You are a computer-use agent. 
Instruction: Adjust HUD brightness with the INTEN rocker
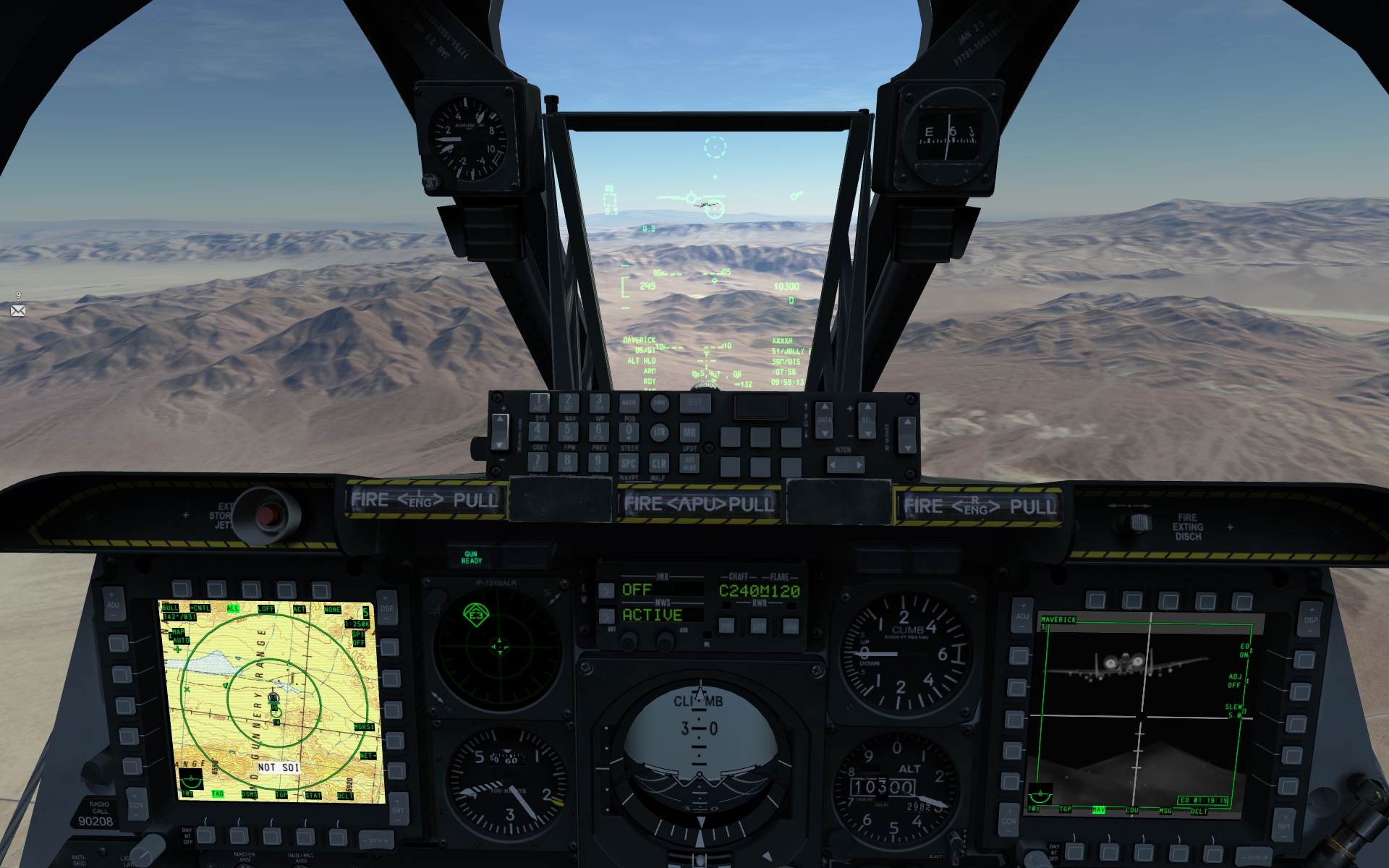[846, 464]
